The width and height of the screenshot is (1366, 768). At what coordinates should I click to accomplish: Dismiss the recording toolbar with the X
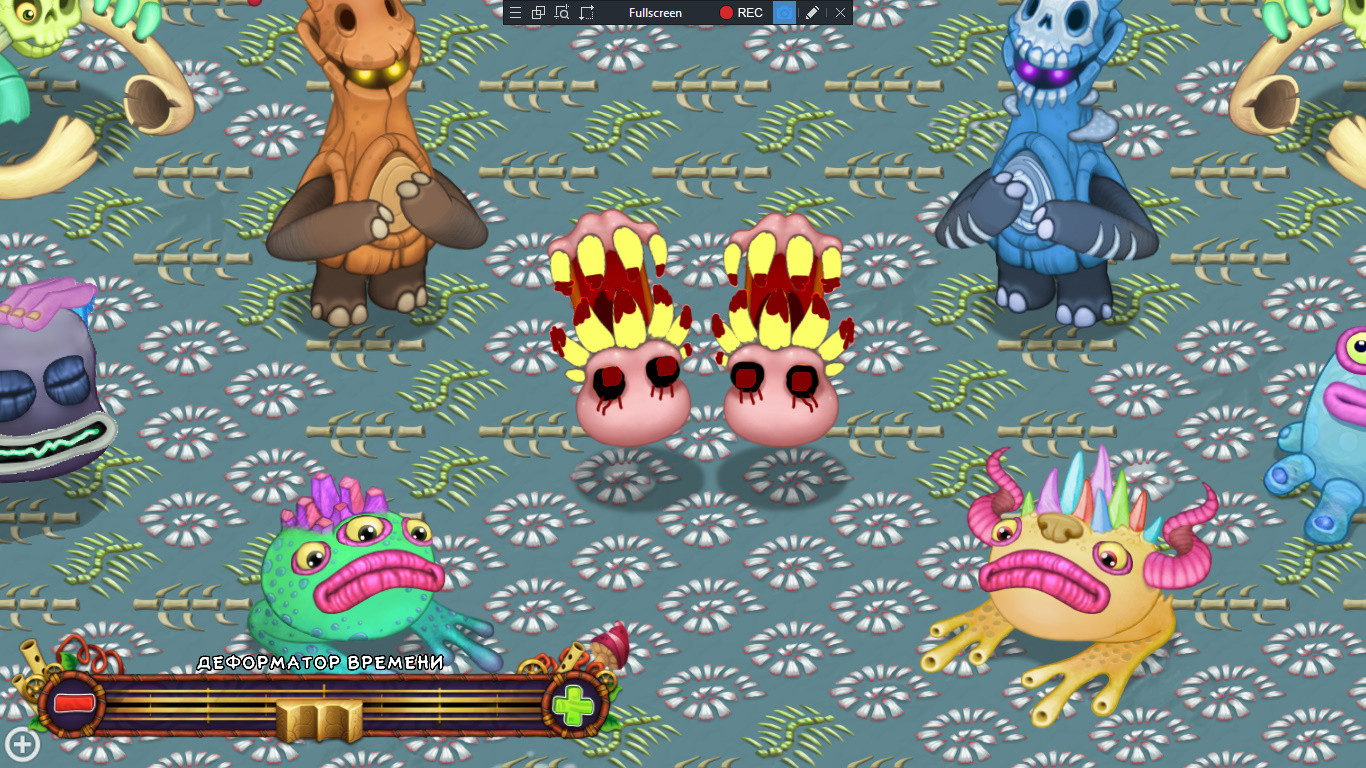pos(840,12)
